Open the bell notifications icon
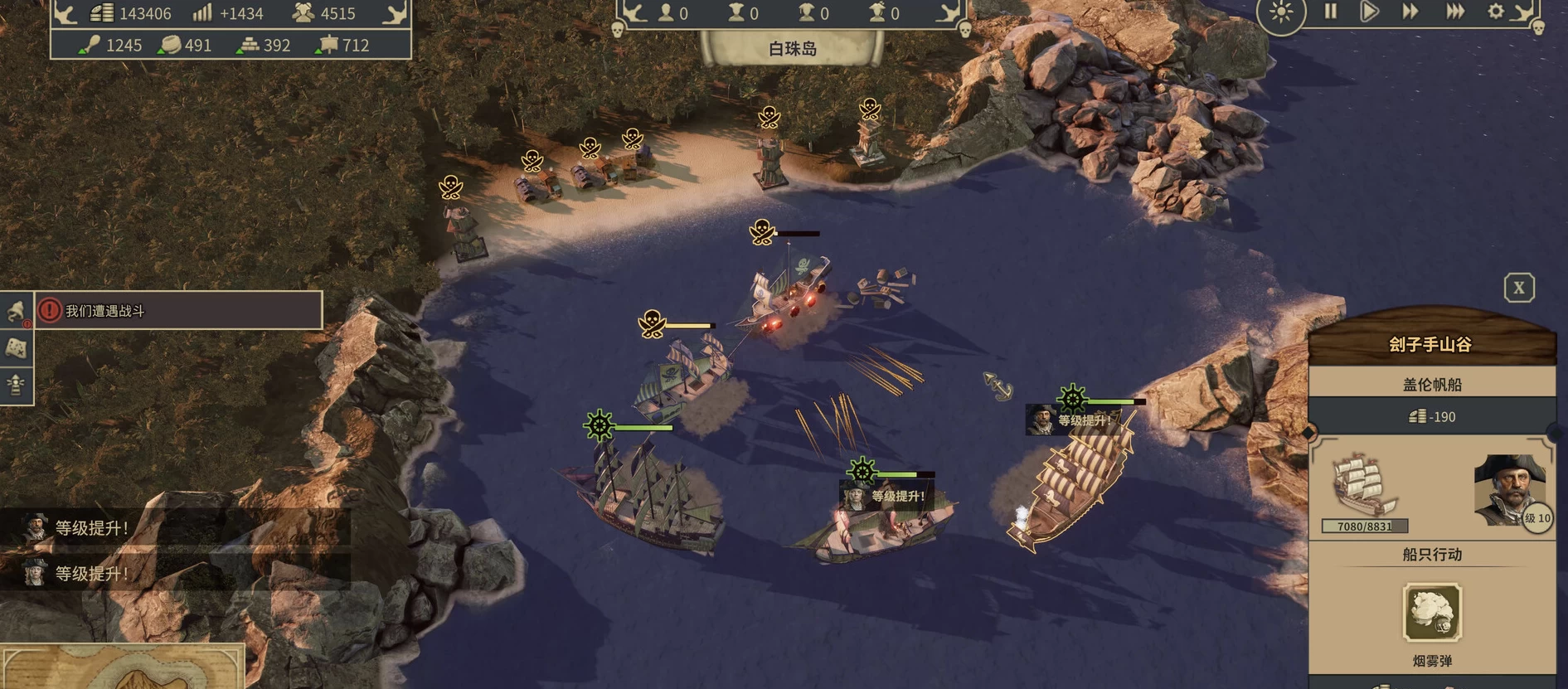The height and width of the screenshot is (689, 1568). pyautogui.click(x=16, y=311)
